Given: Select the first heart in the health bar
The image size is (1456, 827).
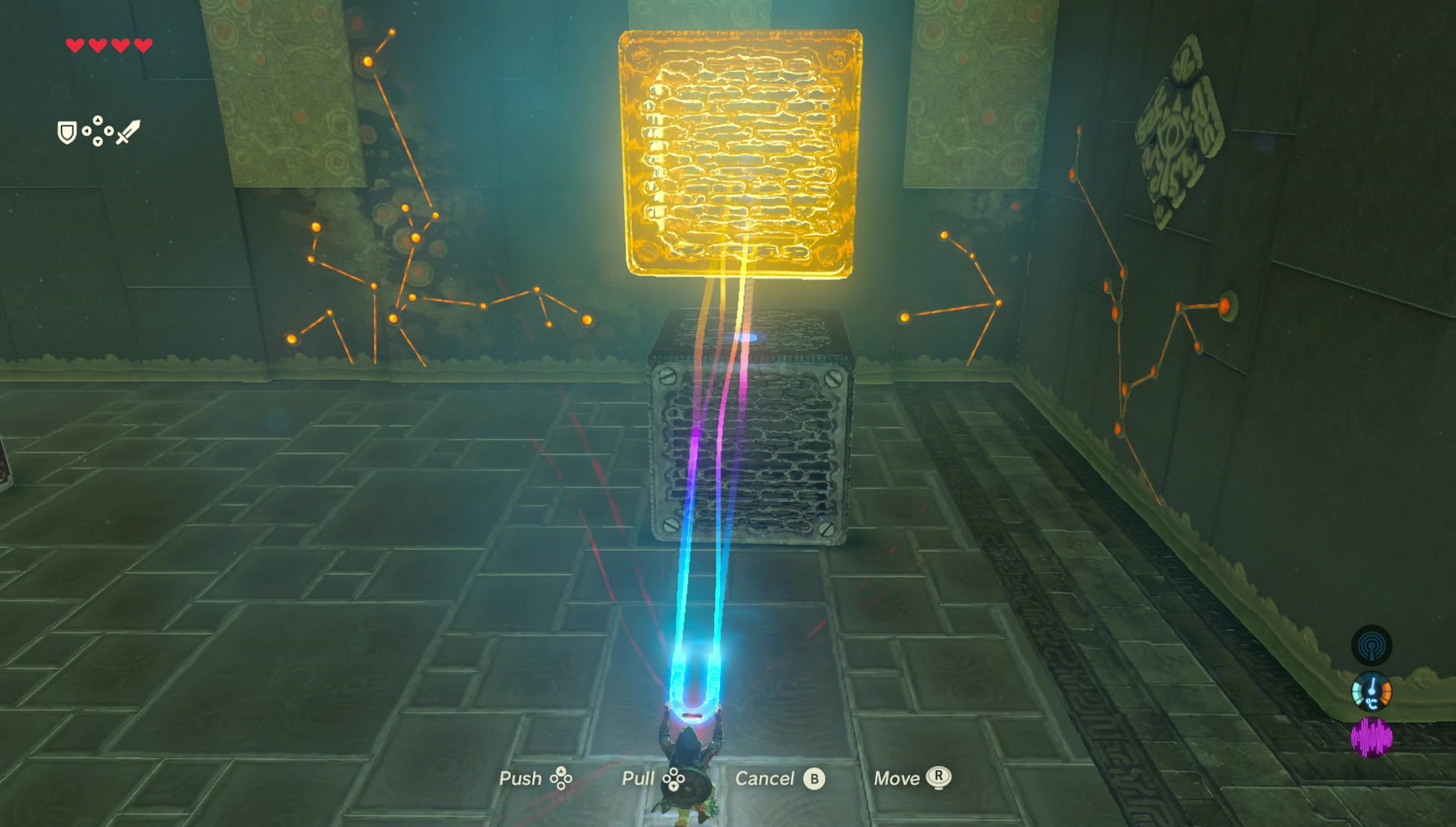Looking at the screenshot, I should coord(76,45).
